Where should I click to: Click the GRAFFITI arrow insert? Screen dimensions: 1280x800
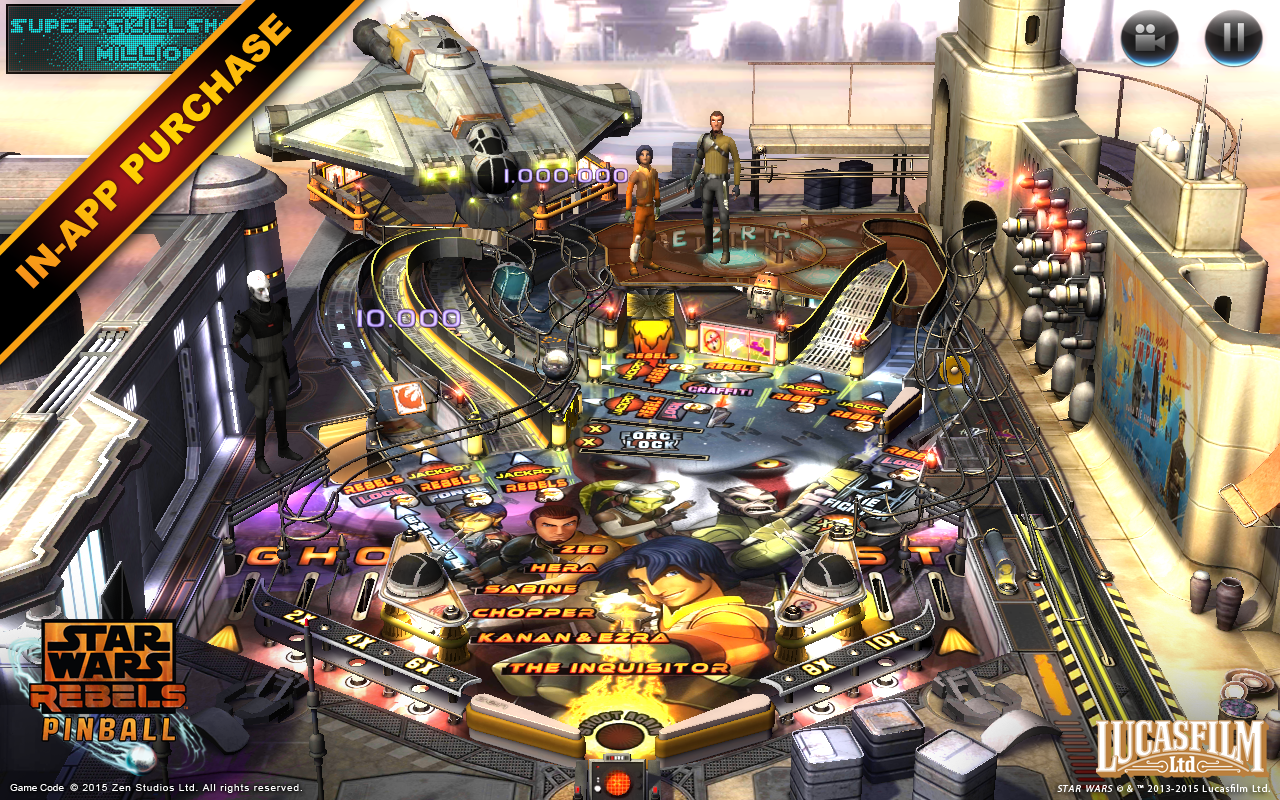click(721, 389)
